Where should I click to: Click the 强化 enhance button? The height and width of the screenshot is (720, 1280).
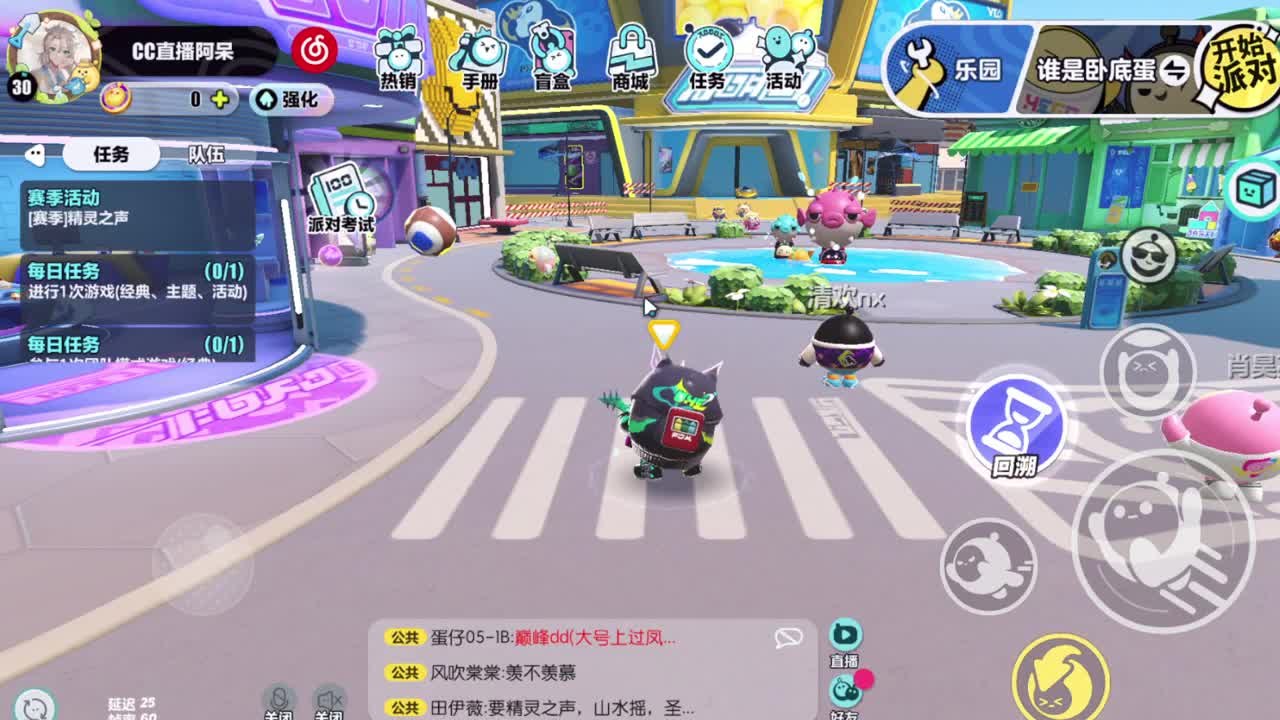tap(291, 102)
